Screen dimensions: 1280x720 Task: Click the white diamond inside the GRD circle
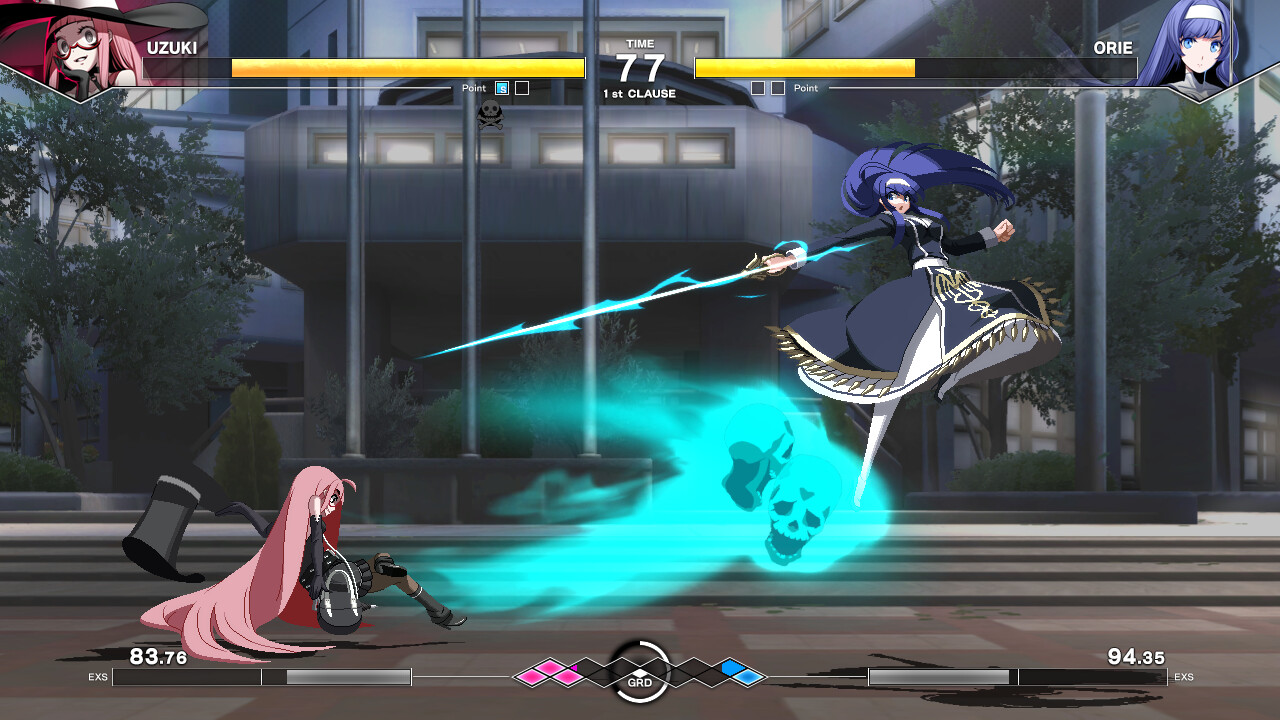point(640,672)
